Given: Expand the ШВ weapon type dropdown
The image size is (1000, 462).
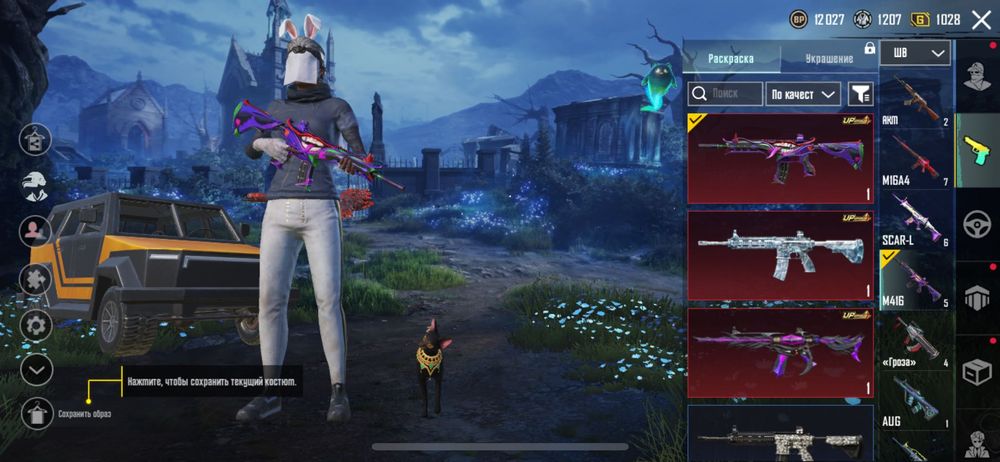Looking at the screenshot, I should tap(915, 52).
